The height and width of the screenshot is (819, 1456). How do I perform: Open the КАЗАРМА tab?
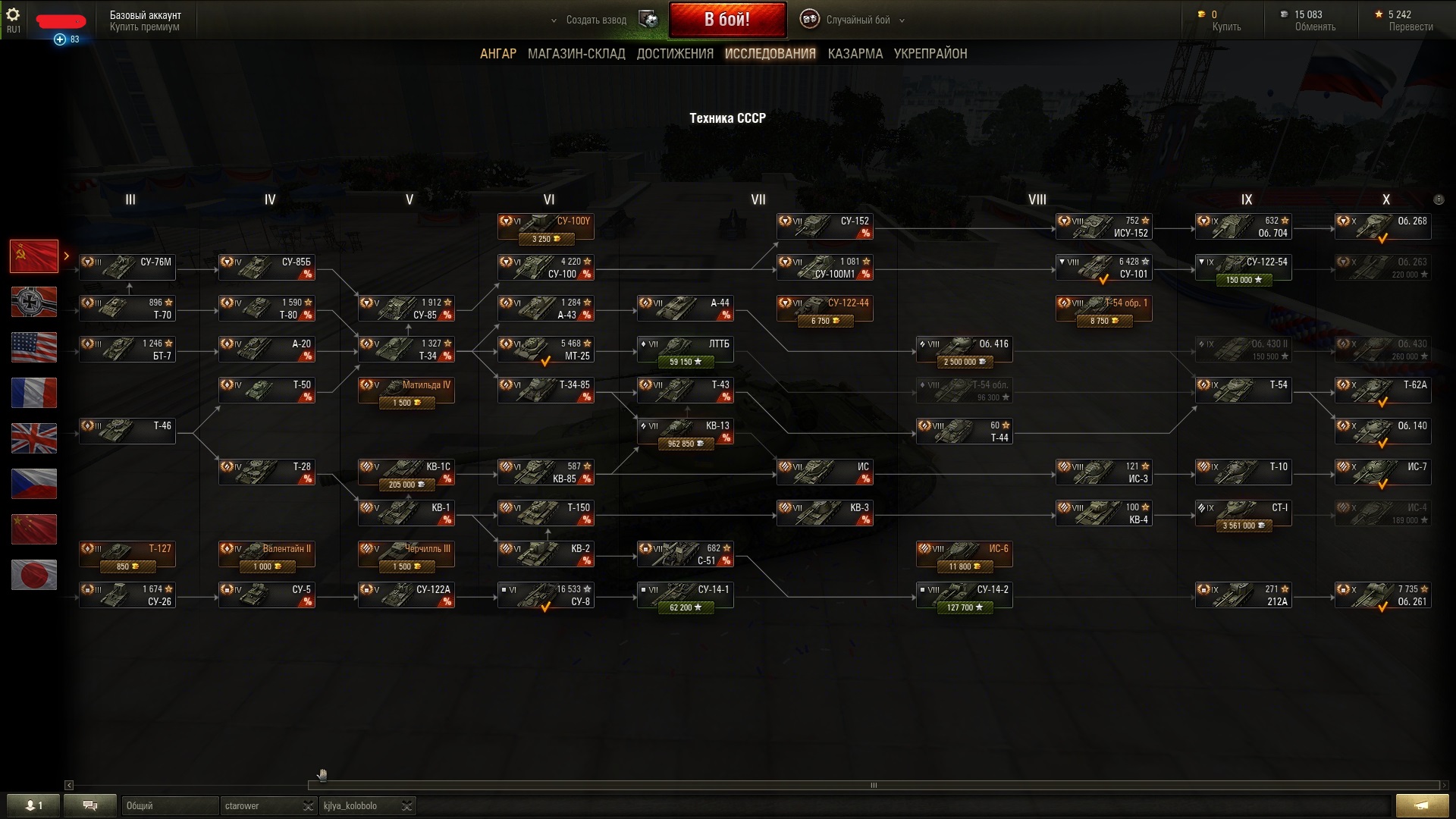pos(855,54)
